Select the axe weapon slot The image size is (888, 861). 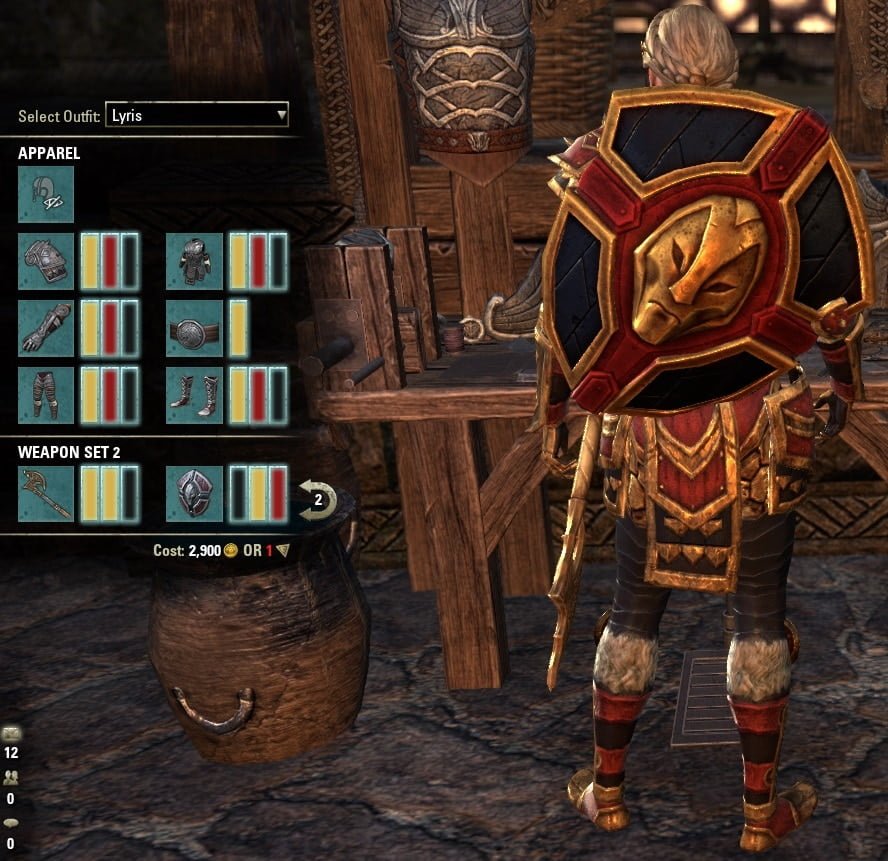pyautogui.click(x=46, y=493)
